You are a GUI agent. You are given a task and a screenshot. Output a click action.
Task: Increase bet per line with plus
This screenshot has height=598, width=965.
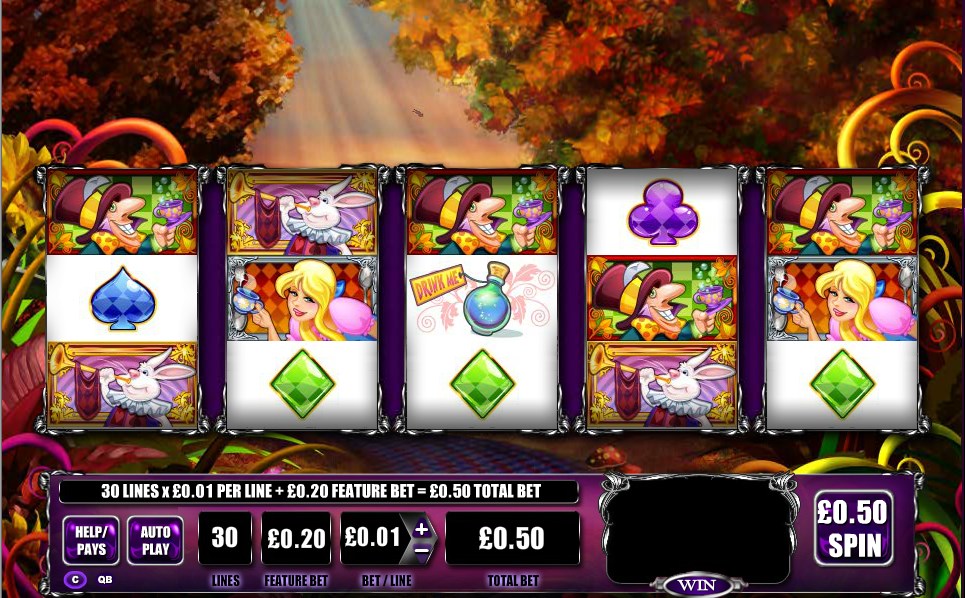(421, 528)
